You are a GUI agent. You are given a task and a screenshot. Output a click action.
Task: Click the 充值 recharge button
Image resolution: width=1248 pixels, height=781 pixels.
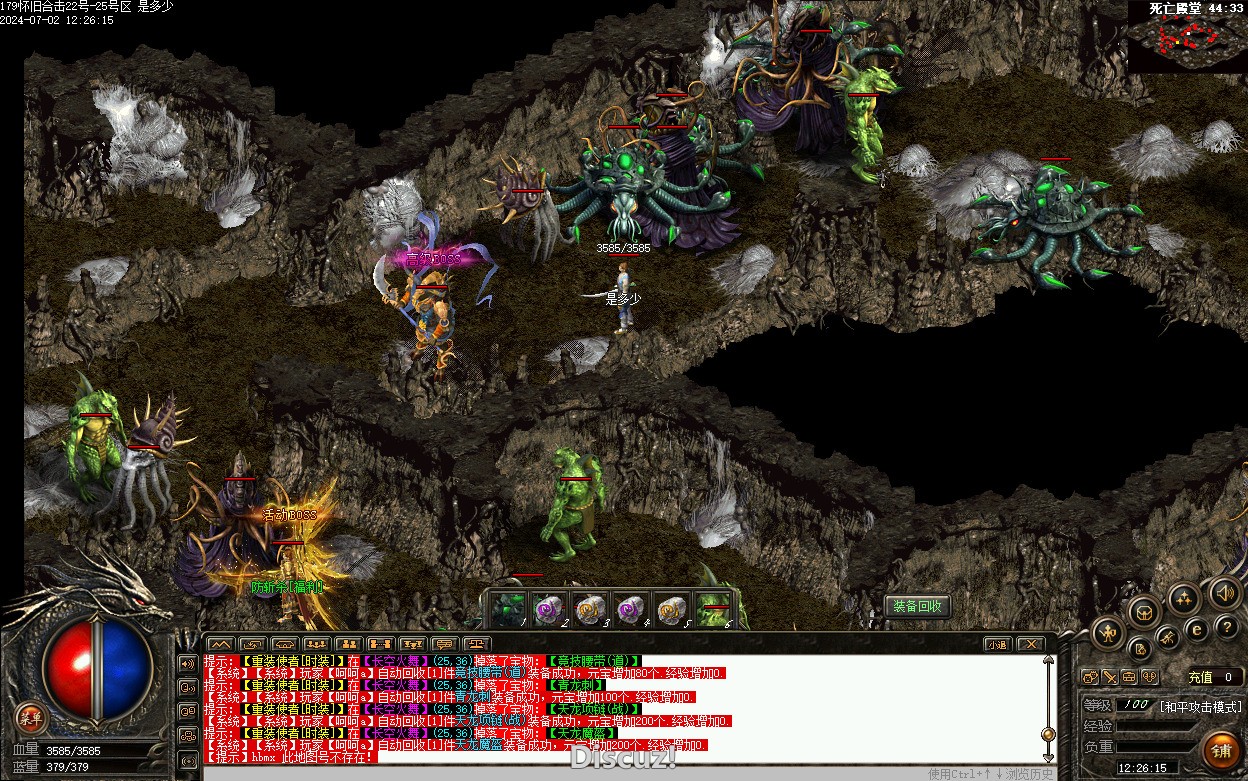coord(1199,677)
